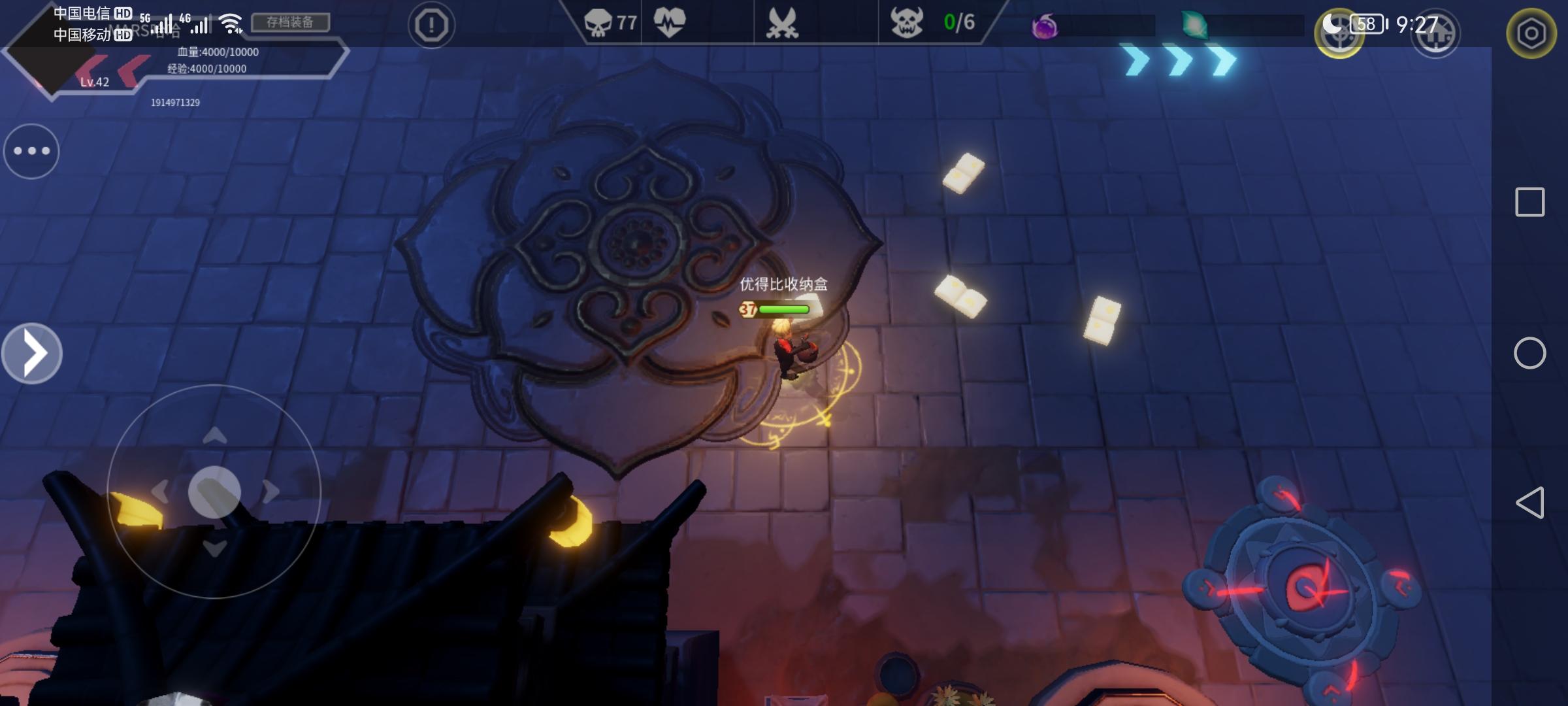The width and height of the screenshot is (1568, 706).
Task: Tap the Android home circle button
Action: point(1529,353)
